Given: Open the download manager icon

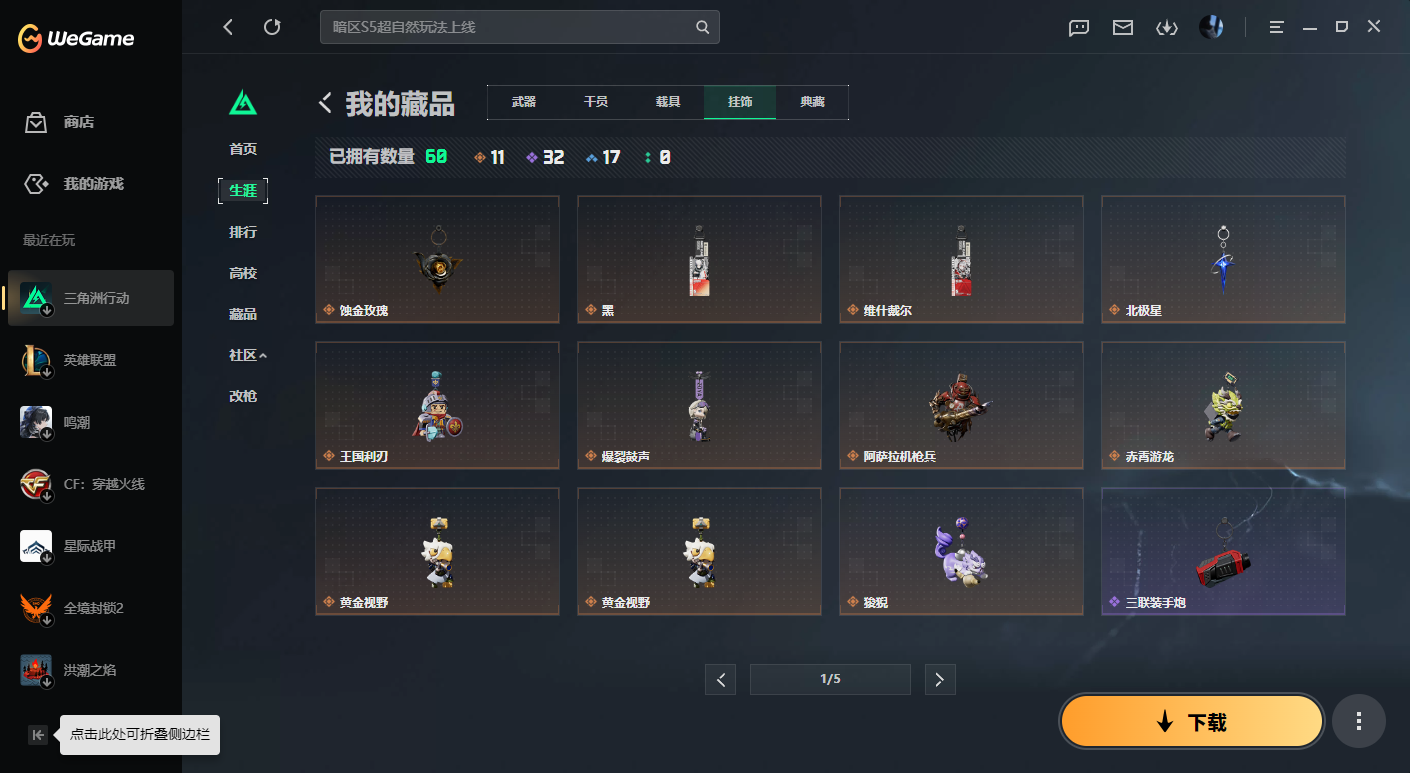Looking at the screenshot, I should point(1166,27).
